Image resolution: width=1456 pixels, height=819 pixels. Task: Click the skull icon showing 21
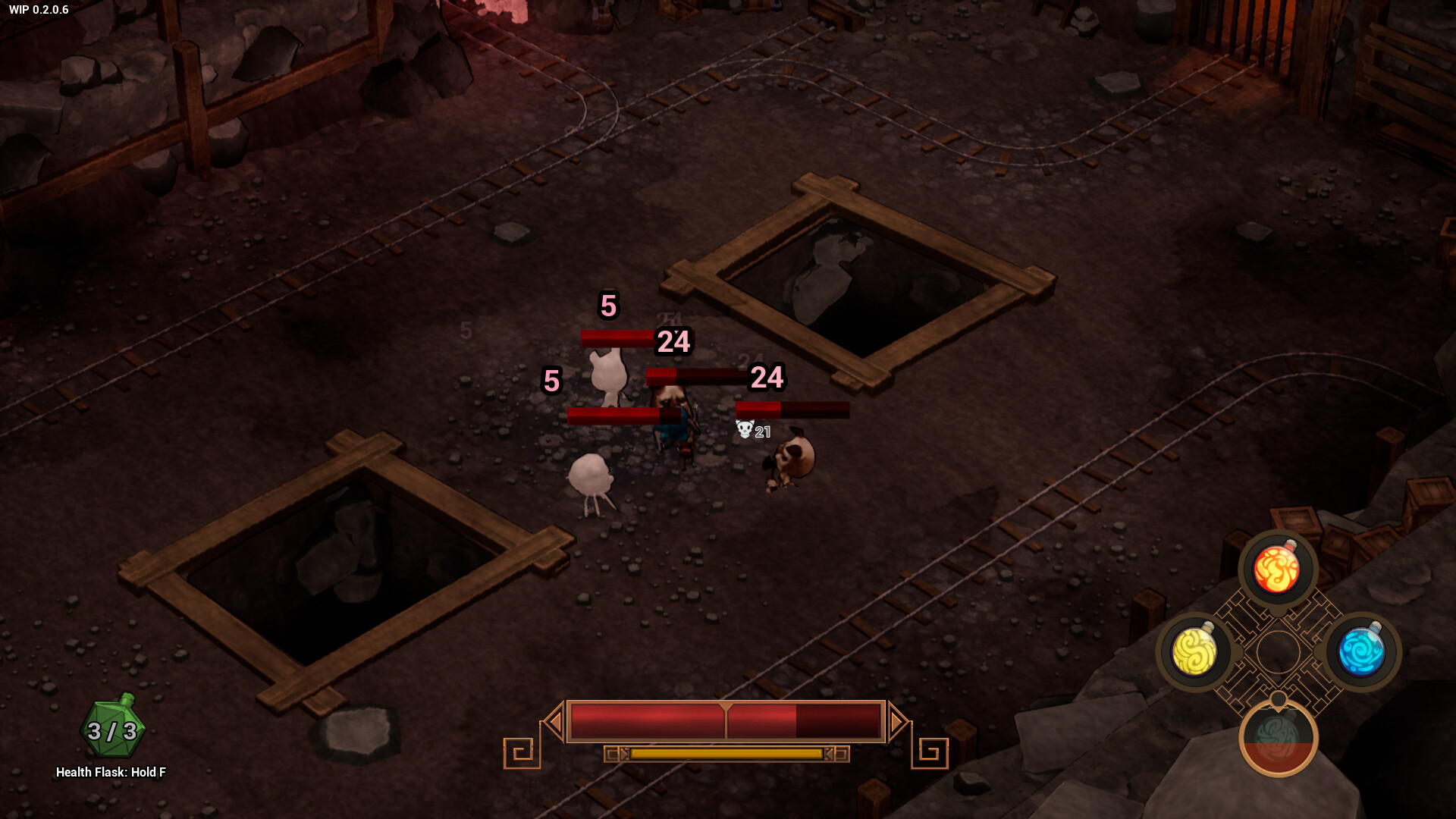[743, 430]
